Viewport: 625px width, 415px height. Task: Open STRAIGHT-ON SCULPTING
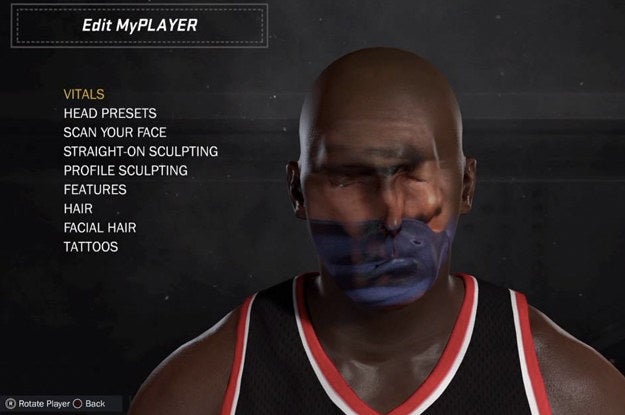(141, 151)
